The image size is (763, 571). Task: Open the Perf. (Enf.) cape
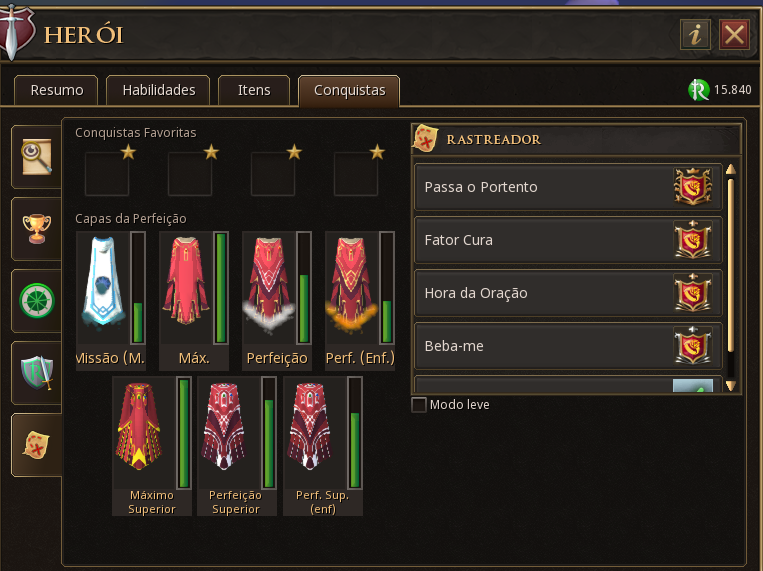point(353,290)
